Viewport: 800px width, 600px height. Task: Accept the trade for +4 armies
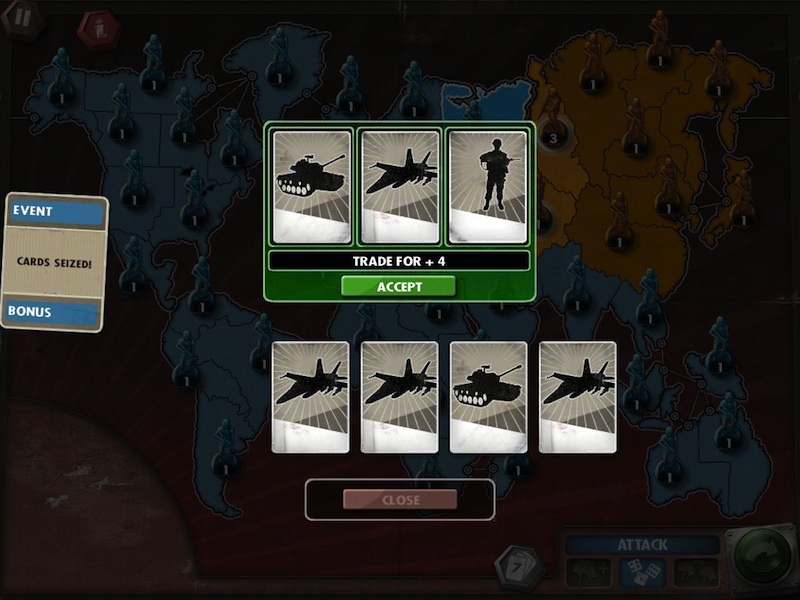[398, 286]
